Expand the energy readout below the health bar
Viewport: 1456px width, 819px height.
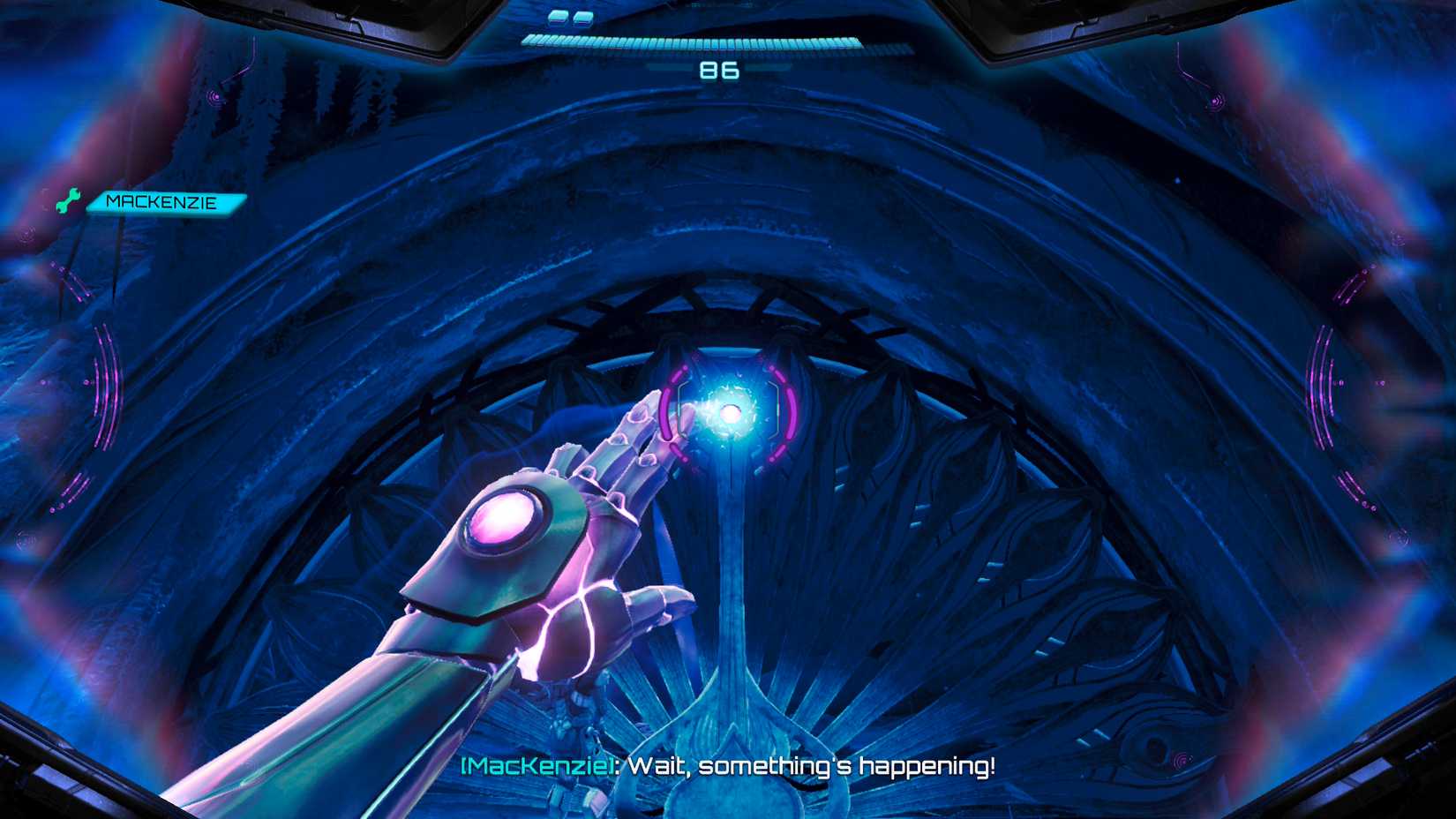point(720,71)
